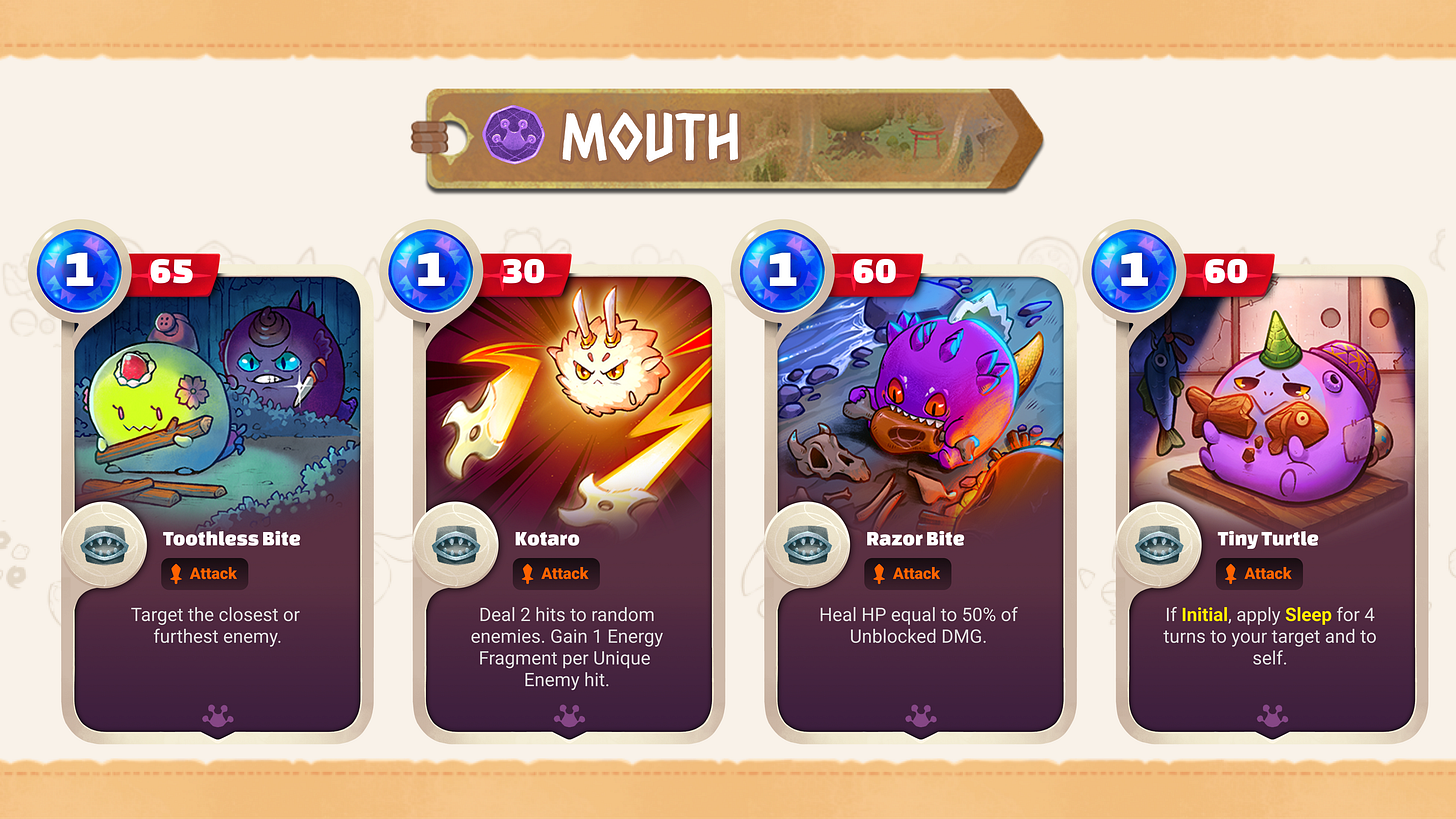
Task: Select the mouth part icon on Razor Bite
Action: (809, 545)
